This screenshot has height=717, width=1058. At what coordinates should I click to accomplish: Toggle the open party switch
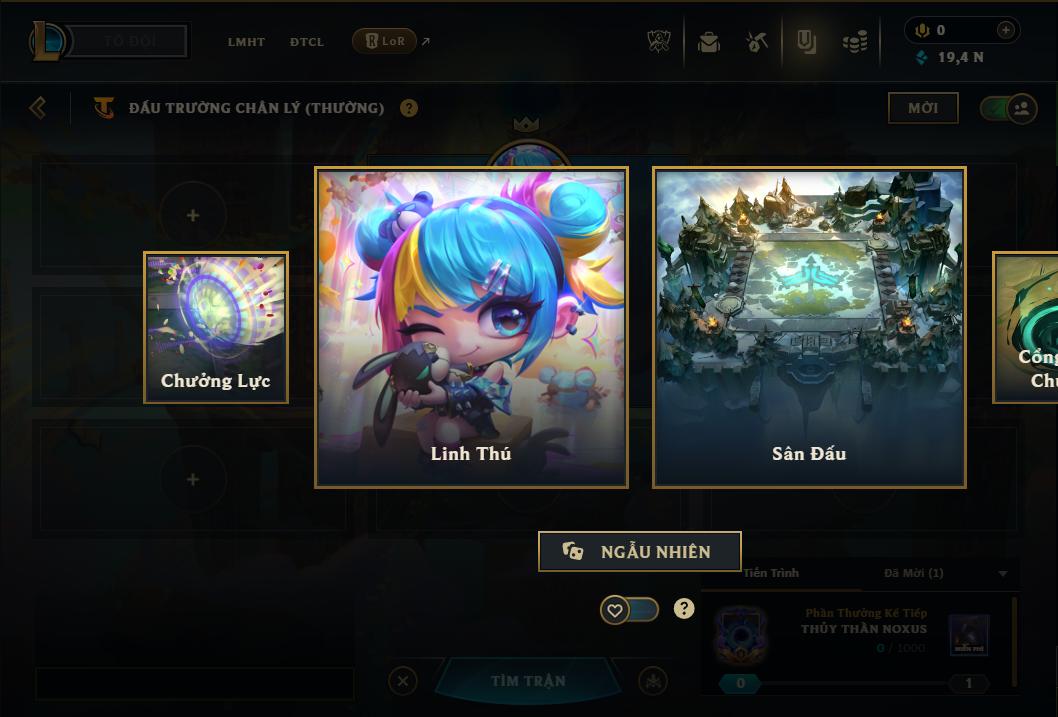[1008, 108]
